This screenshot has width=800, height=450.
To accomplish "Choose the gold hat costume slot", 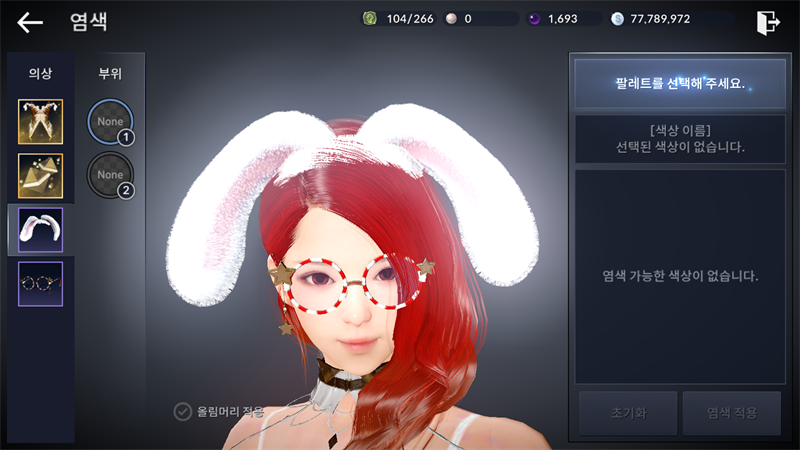I will [40, 176].
